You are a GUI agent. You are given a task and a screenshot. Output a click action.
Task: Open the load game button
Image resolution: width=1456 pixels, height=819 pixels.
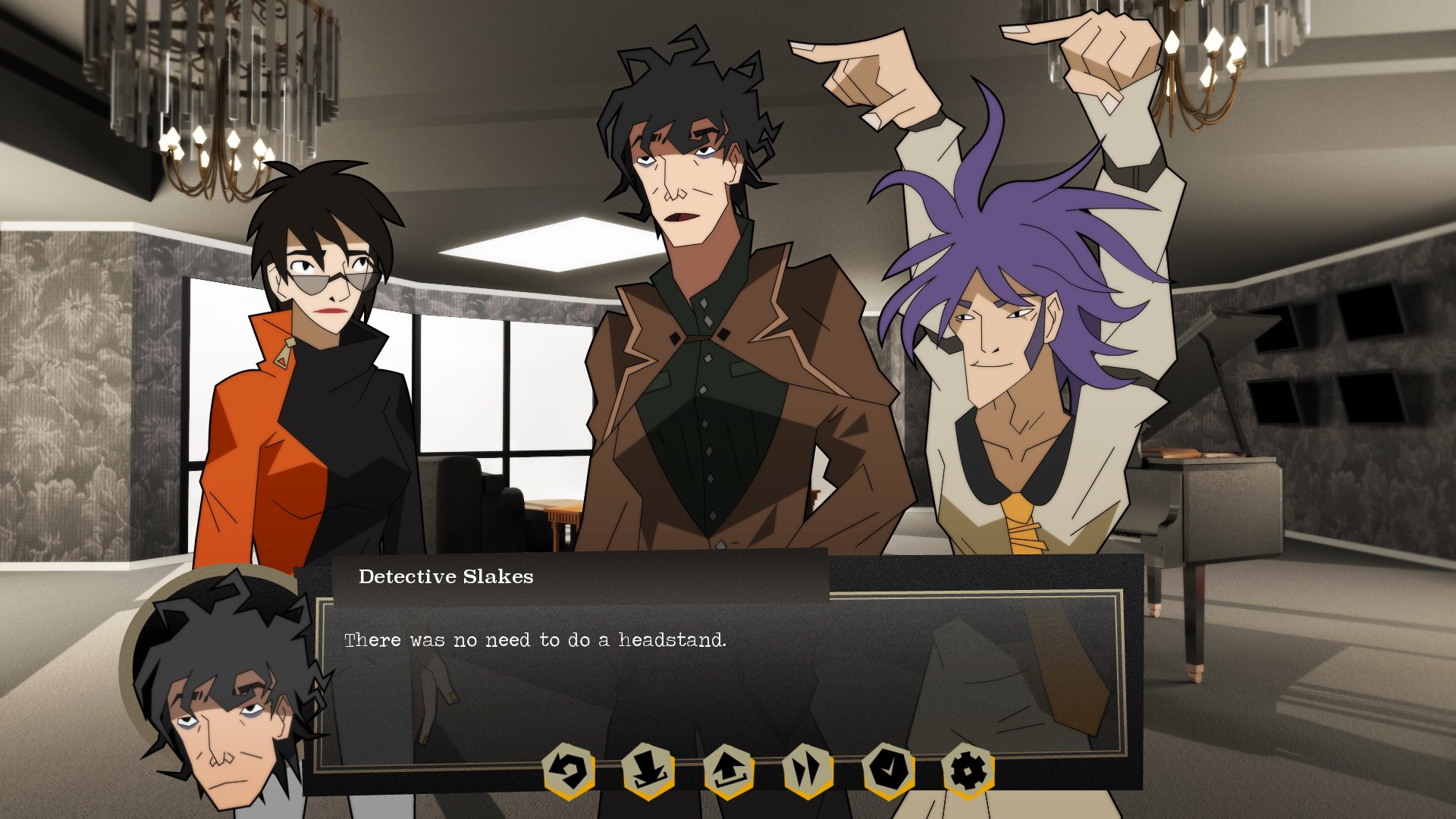click(728, 771)
